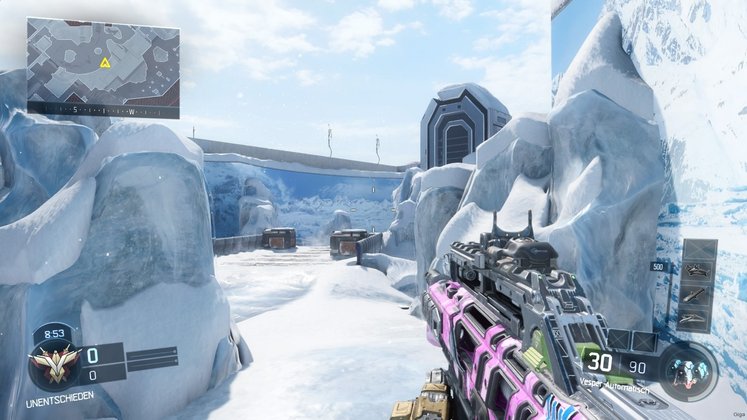This screenshot has width=747, height=420.
Task: Click the minimap in the corner
Action: point(103,66)
